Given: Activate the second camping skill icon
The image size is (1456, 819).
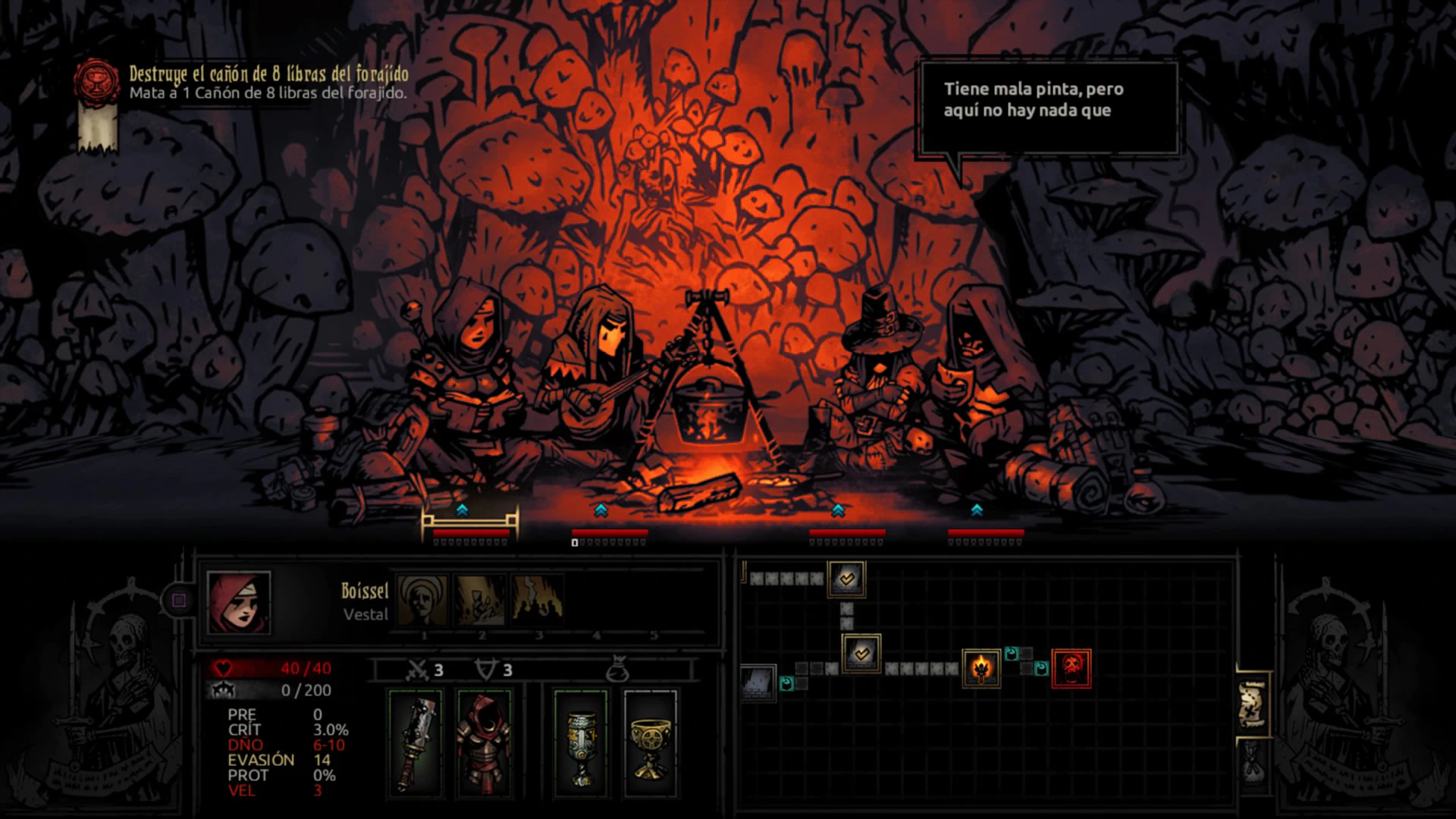Looking at the screenshot, I should (481, 600).
